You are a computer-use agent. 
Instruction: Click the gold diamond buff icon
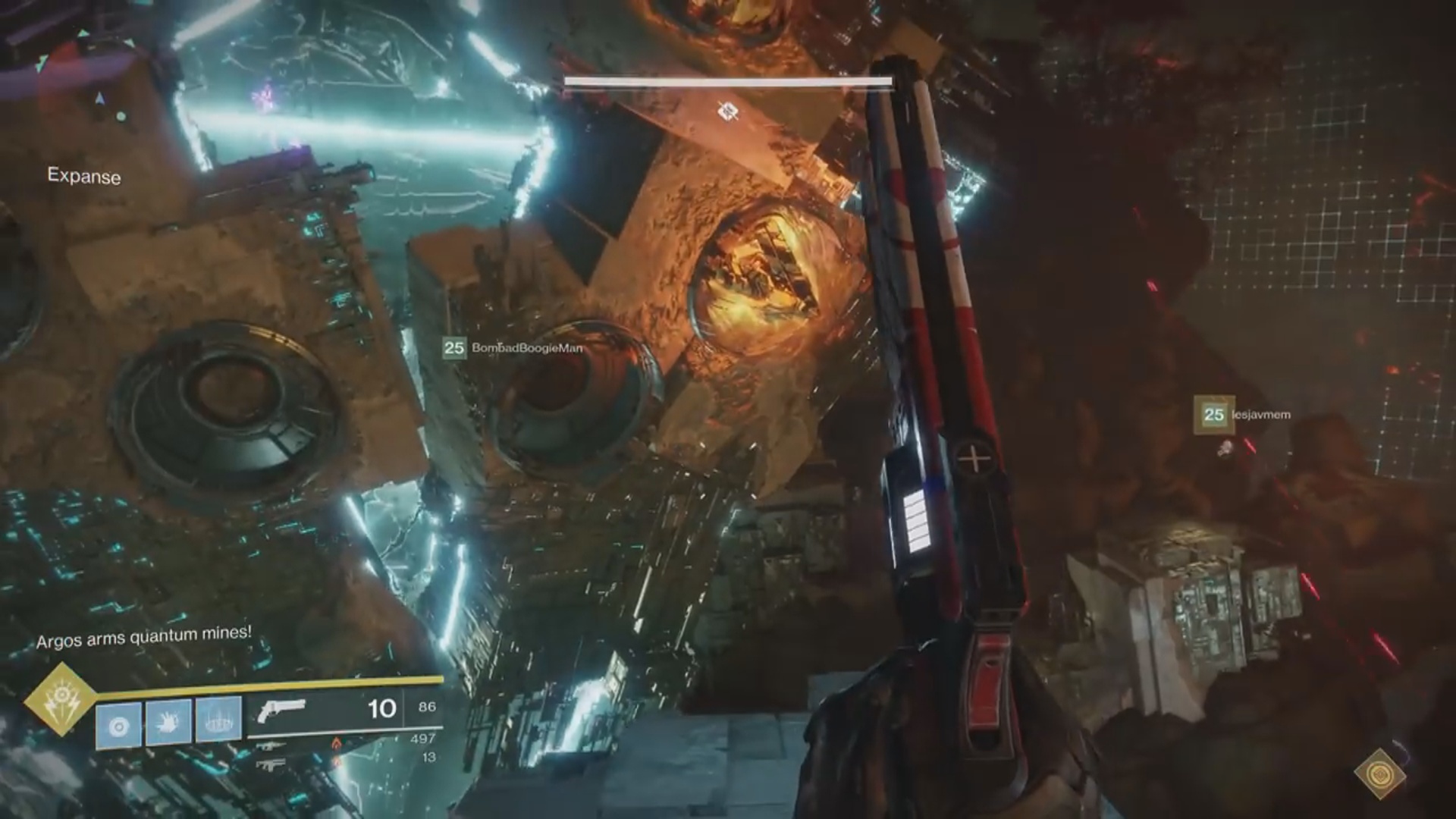[x=1380, y=774]
